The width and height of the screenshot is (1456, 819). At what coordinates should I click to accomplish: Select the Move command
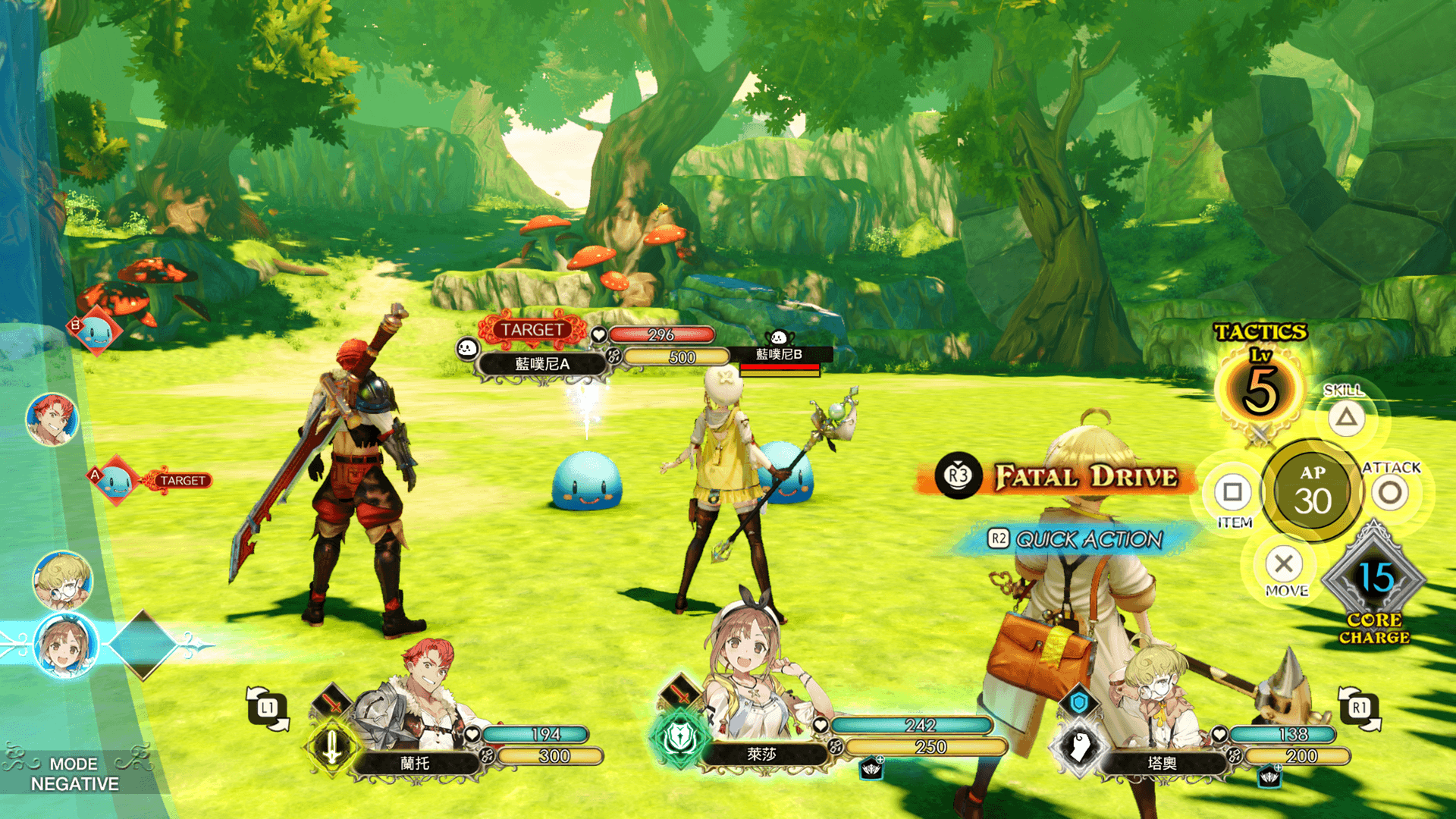coord(1284,564)
